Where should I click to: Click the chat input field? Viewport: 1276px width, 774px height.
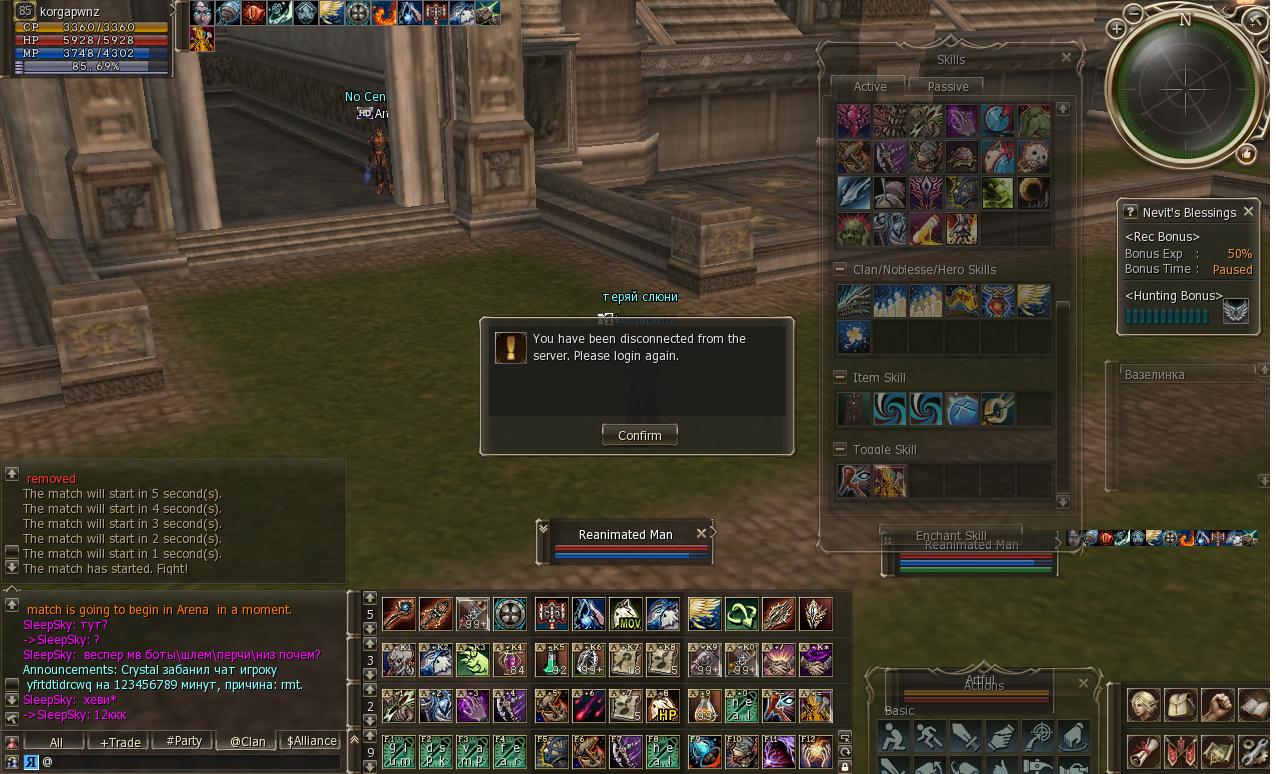pos(190,762)
